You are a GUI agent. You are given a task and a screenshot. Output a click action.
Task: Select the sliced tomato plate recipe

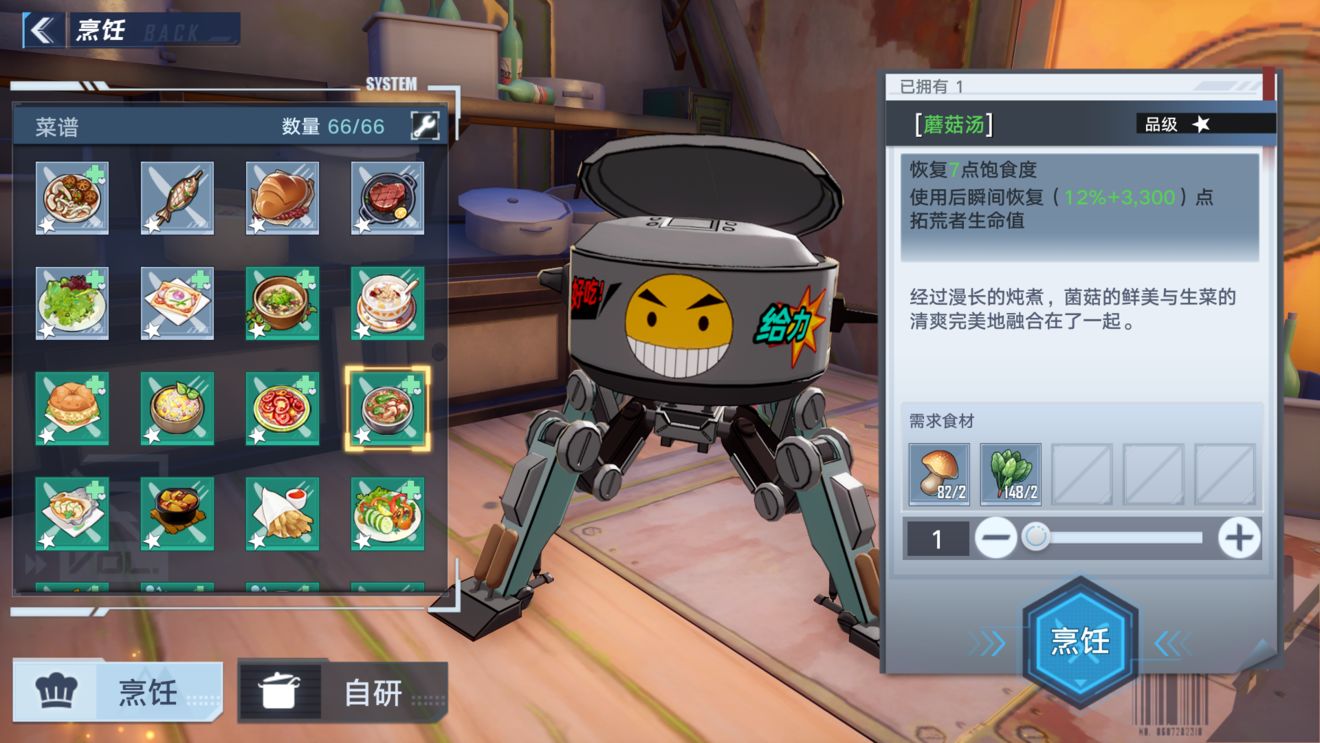coord(282,408)
